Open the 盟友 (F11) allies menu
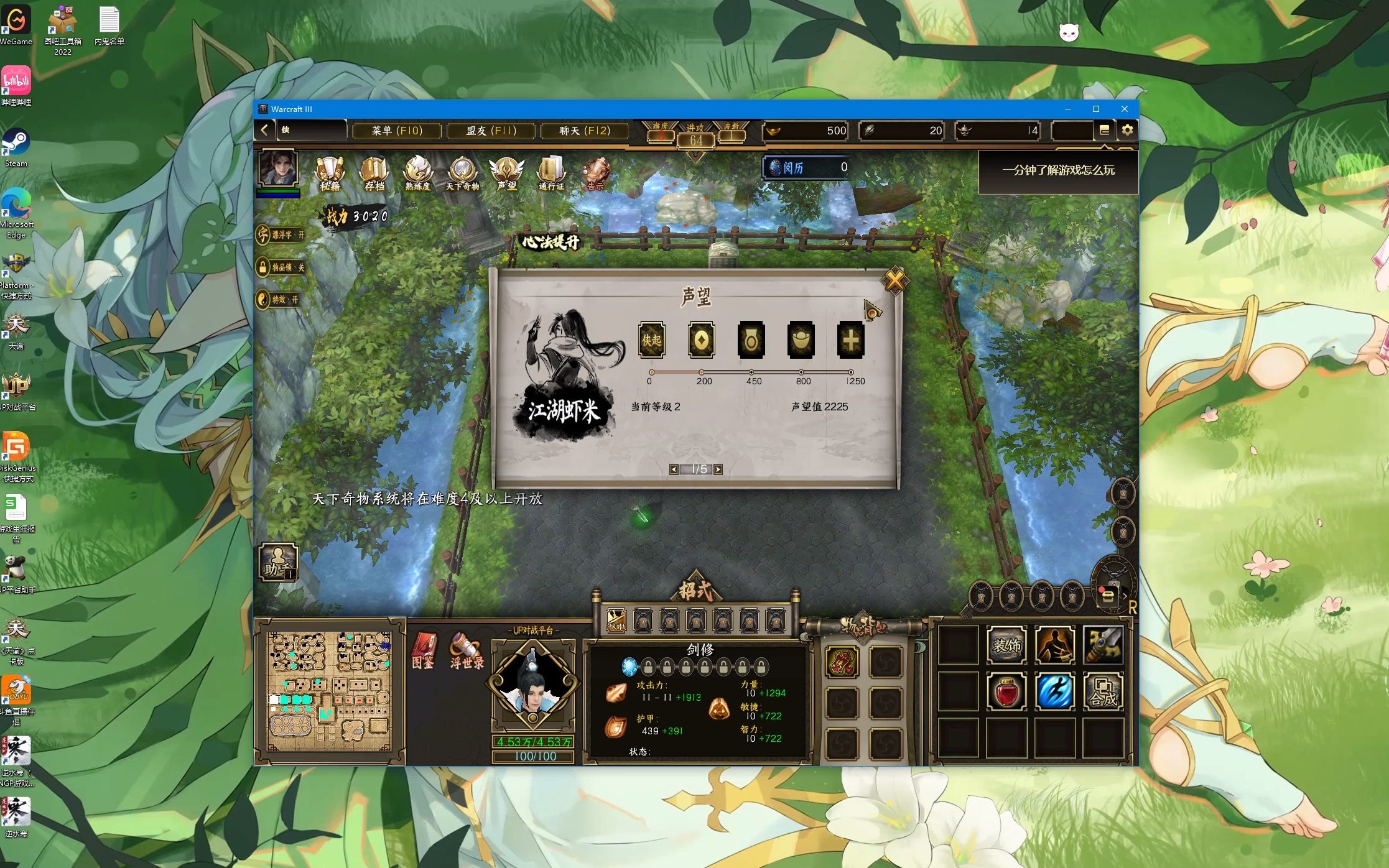This screenshot has width=1389, height=868. coord(491,131)
